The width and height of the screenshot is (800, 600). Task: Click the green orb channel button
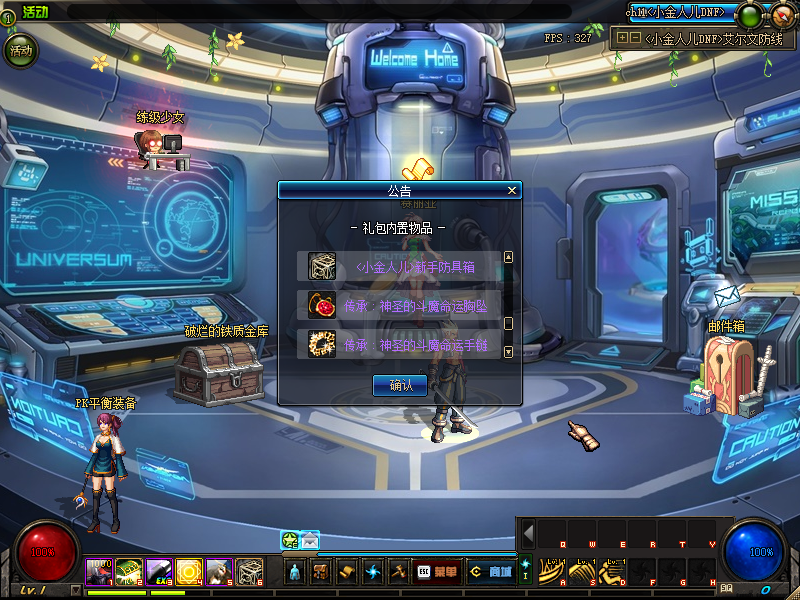pos(748,15)
